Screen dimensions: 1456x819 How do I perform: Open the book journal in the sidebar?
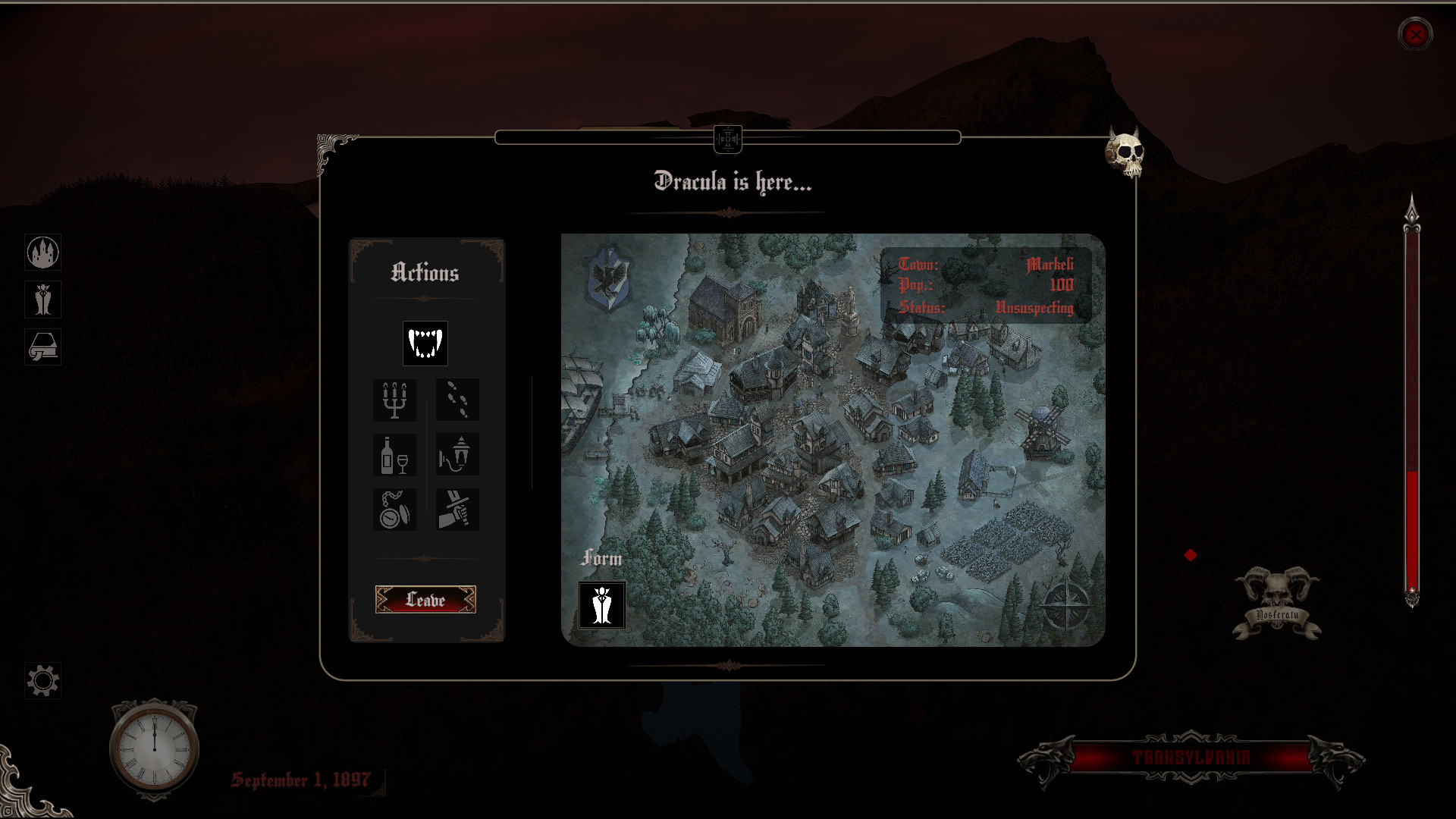point(43,347)
